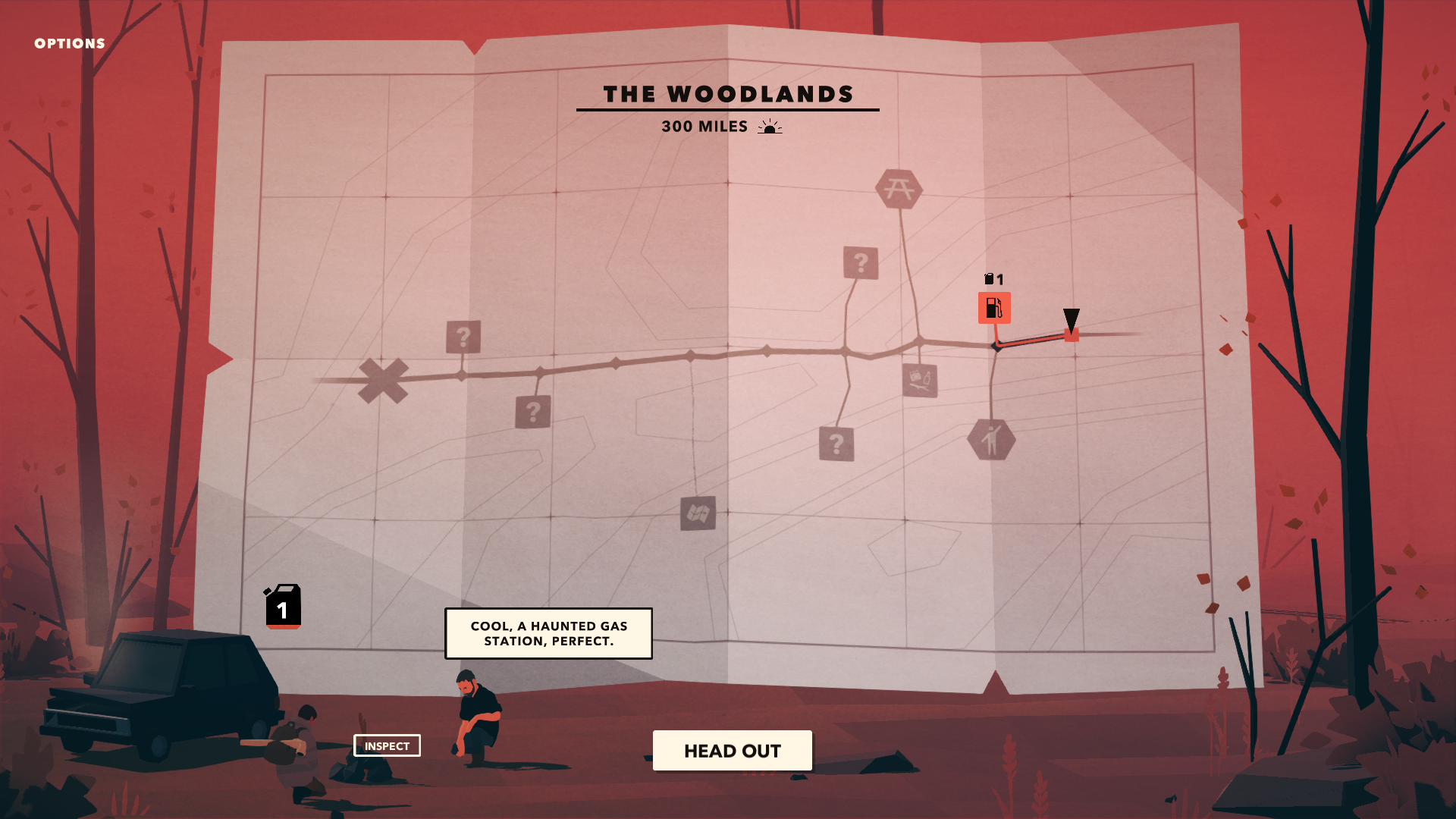
Task: Select the hexagon marker with a person
Action: click(x=991, y=440)
